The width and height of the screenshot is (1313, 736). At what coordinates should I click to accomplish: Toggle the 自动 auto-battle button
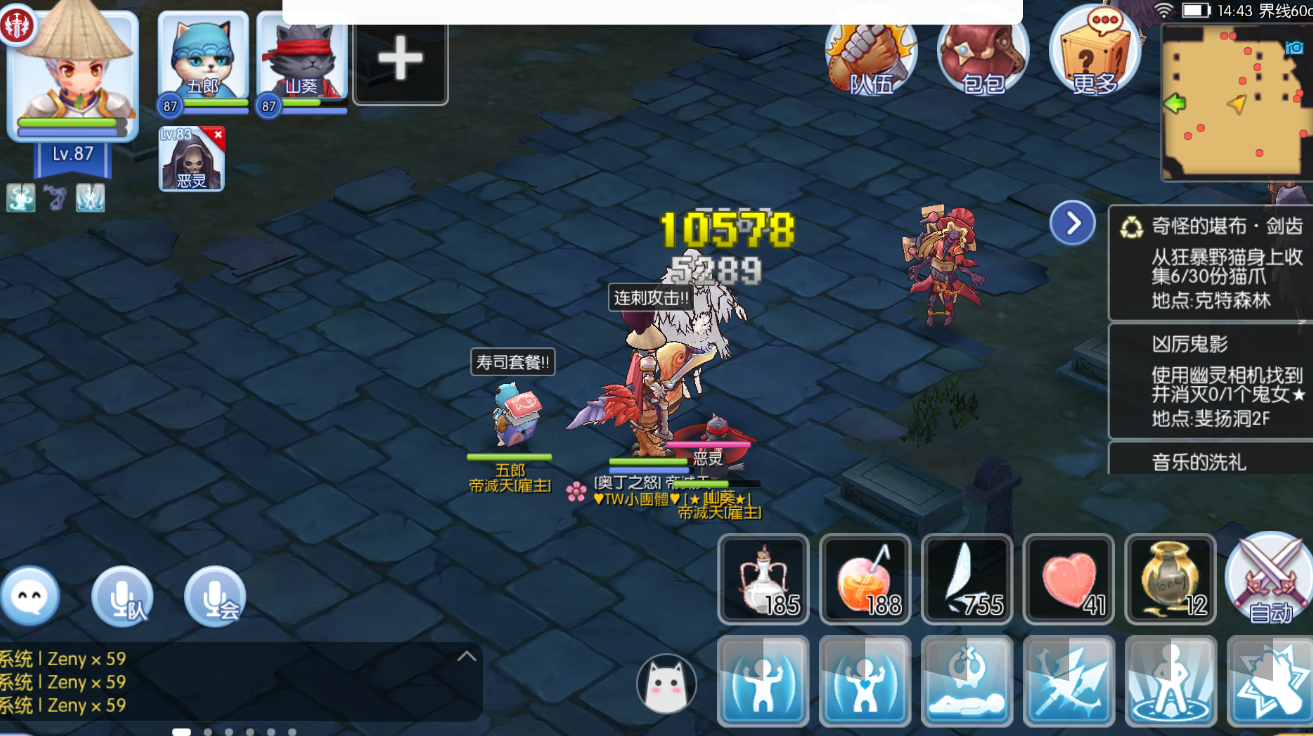point(1270,579)
